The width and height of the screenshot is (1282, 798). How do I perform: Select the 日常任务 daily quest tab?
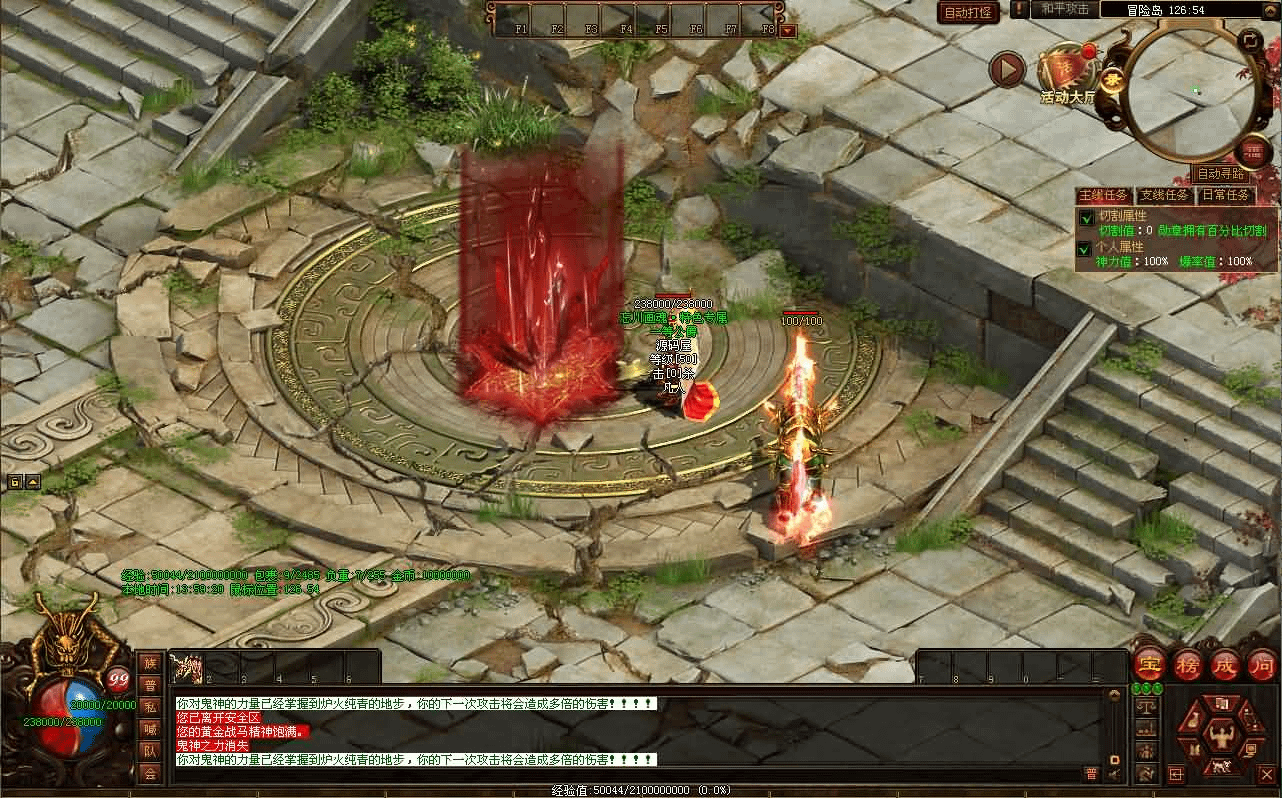point(1225,195)
